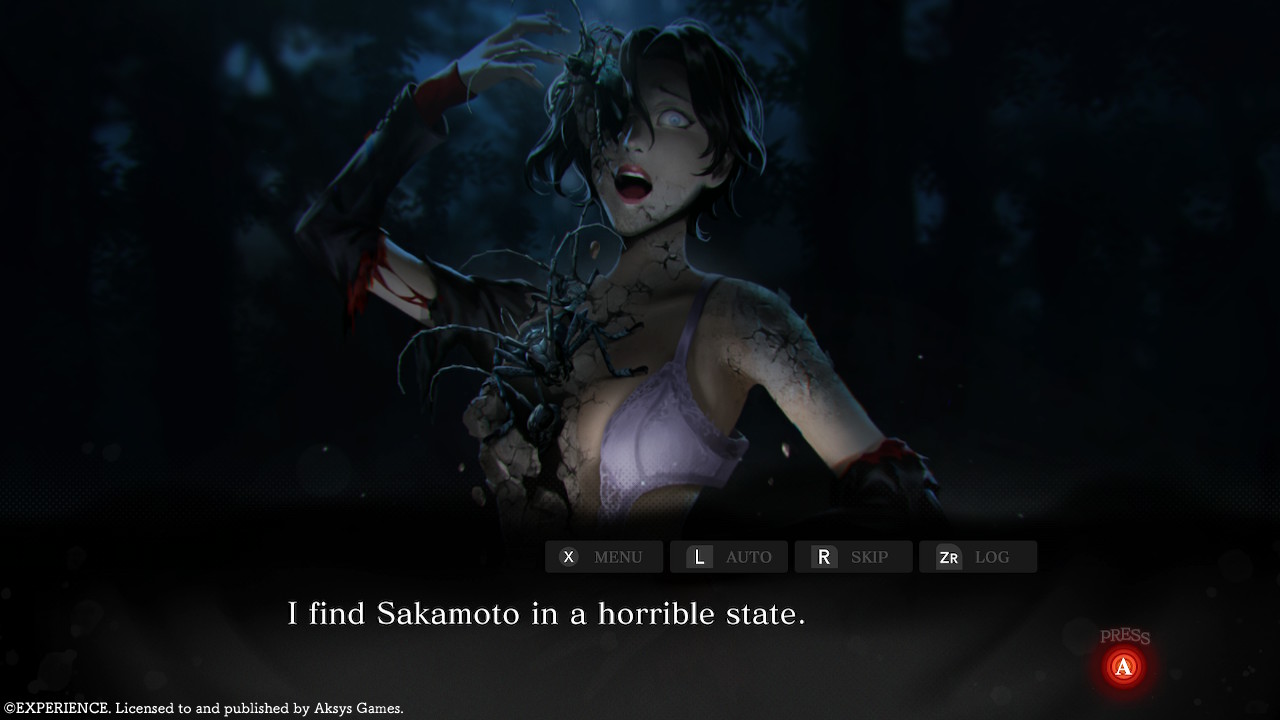Toggle AUTO text advance
1280x720 pixels.
pyautogui.click(x=728, y=557)
